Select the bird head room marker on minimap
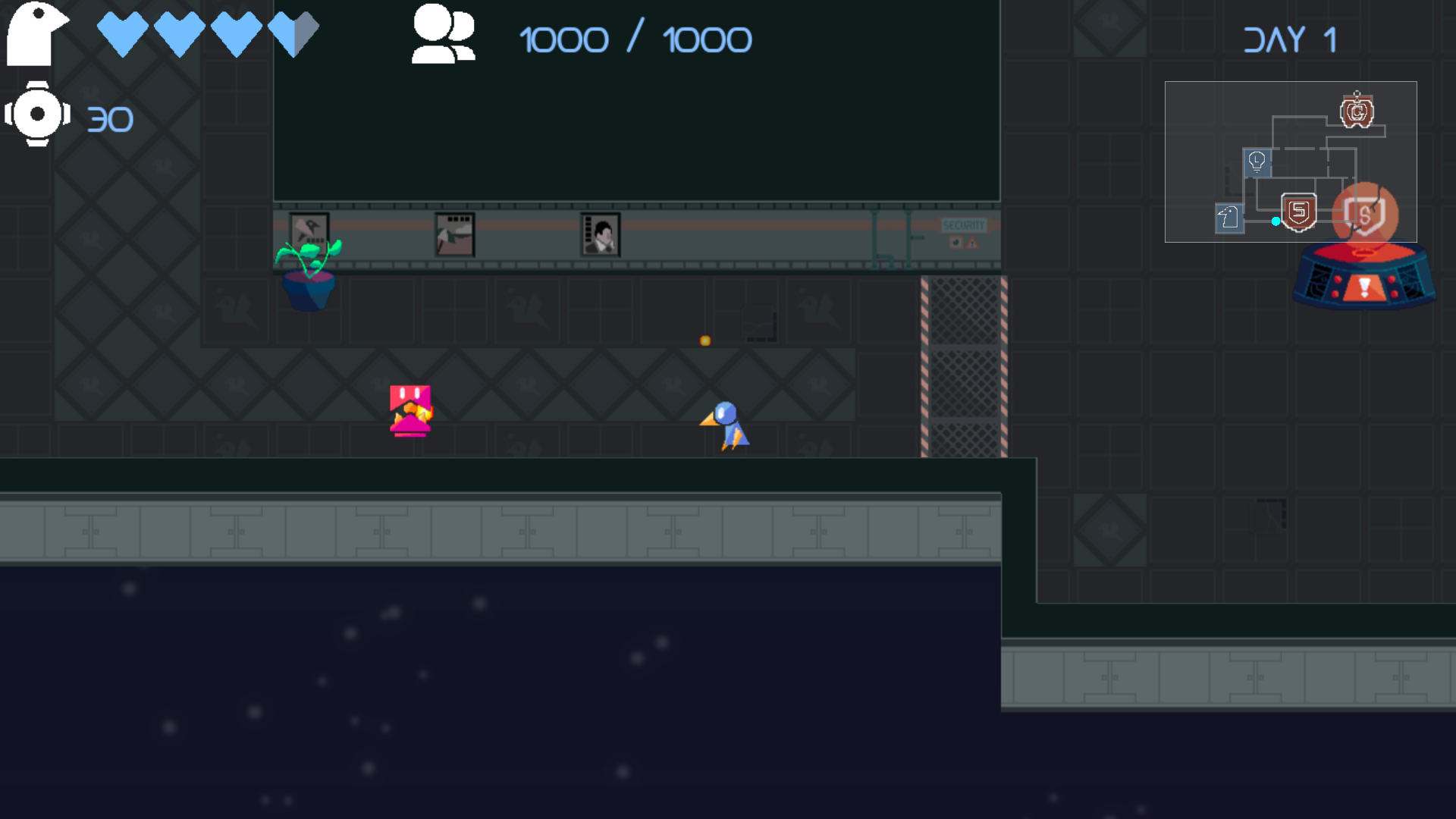Screen dimensions: 1456x819 point(1228,218)
